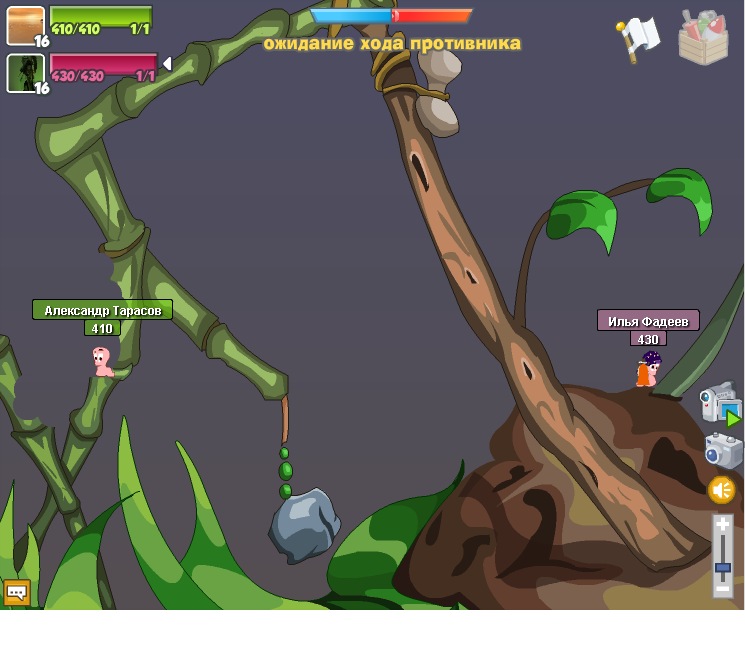Click the zoom slider's plus button
Image resolution: width=745 pixels, height=650 pixels.
tap(722, 524)
